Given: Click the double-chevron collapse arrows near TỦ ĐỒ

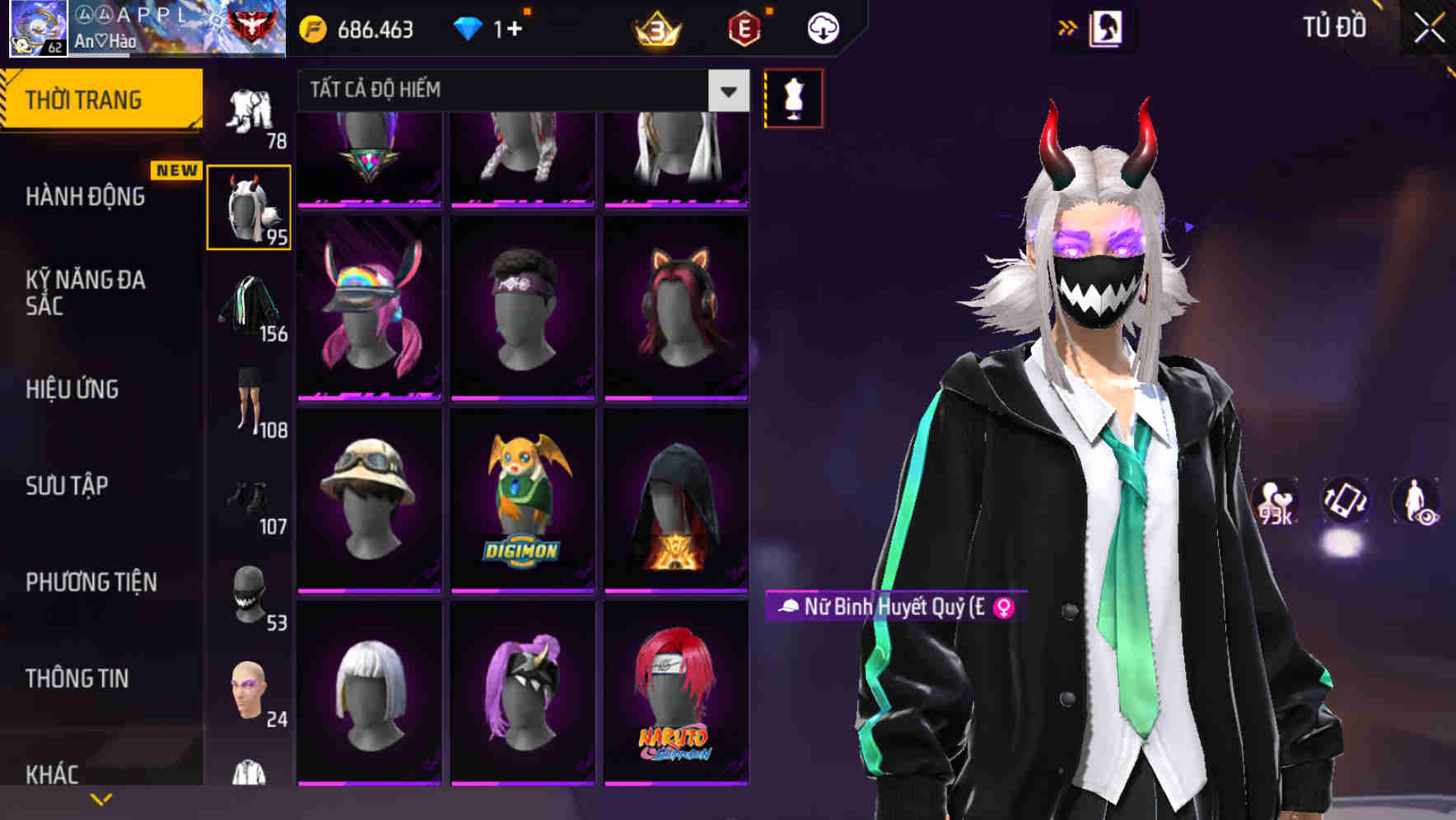Looking at the screenshot, I should [1068, 27].
